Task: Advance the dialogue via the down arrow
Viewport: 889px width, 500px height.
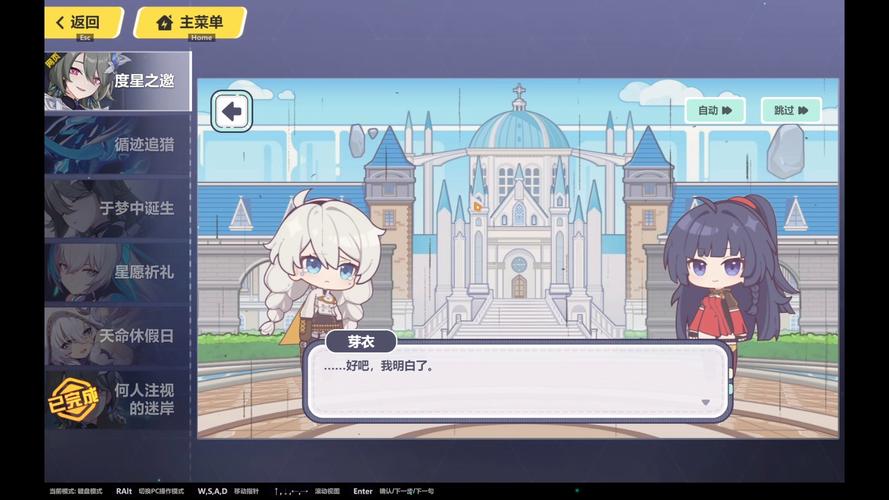Action: (x=706, y=402)
